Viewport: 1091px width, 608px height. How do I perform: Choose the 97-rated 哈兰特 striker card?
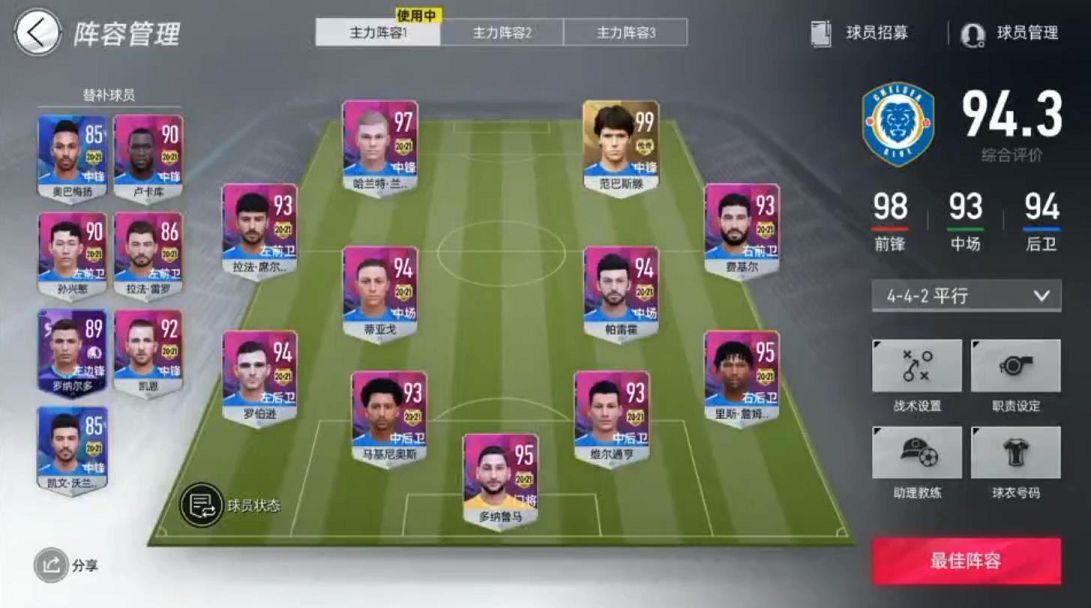380,146
